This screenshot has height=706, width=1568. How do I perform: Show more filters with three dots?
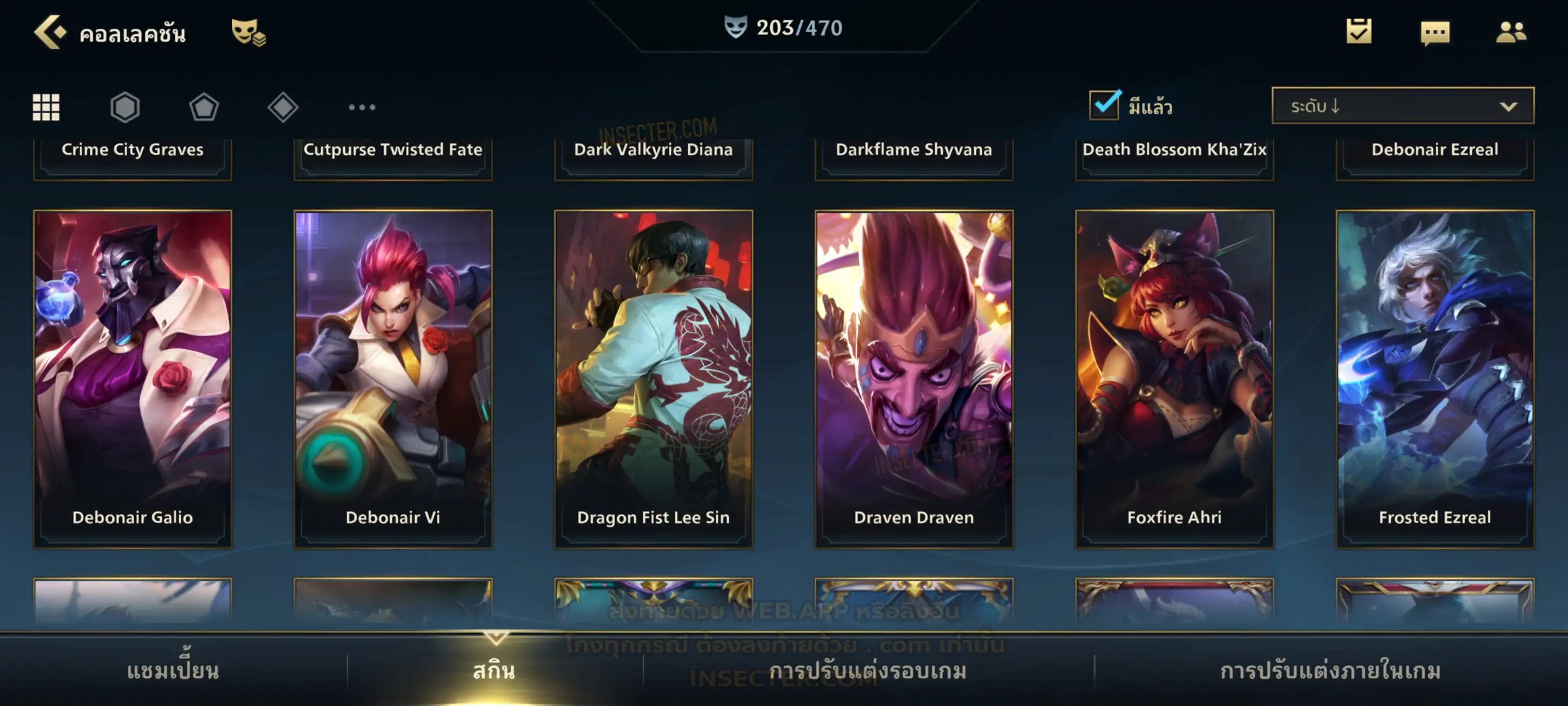point(362,107)
